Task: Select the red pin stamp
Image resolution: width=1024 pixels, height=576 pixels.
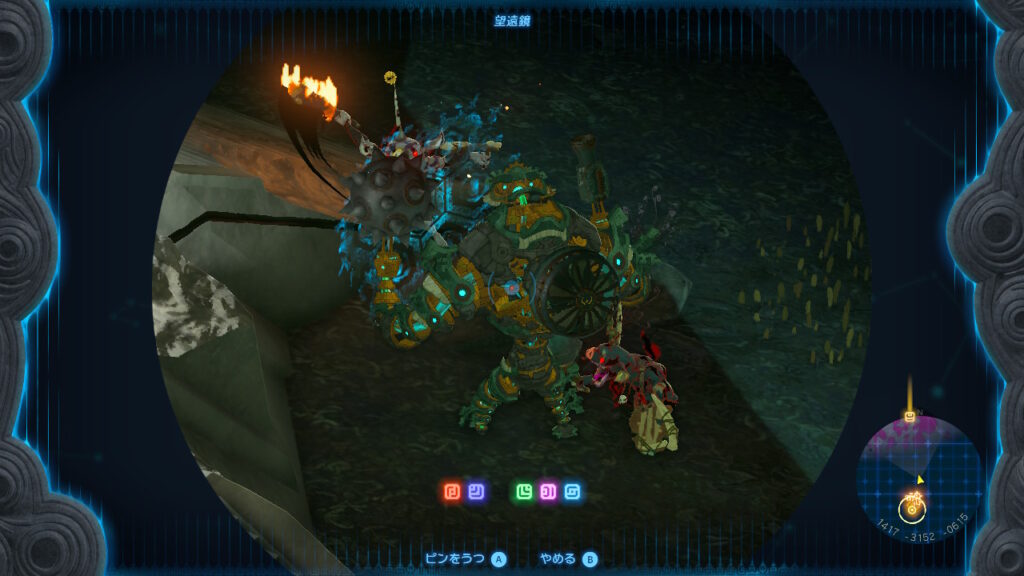Action: pos(452,492)
